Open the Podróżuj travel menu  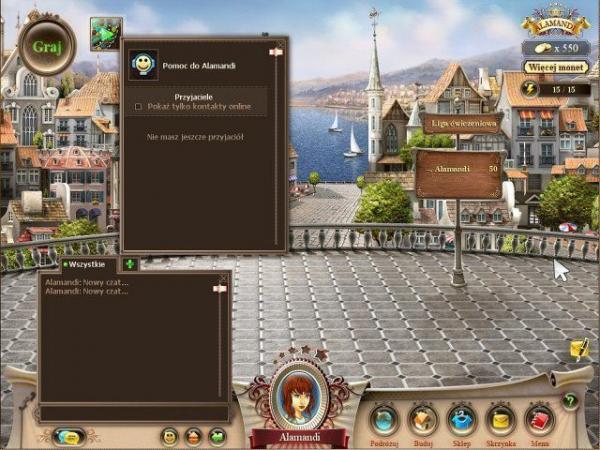[x=384, y=419]
